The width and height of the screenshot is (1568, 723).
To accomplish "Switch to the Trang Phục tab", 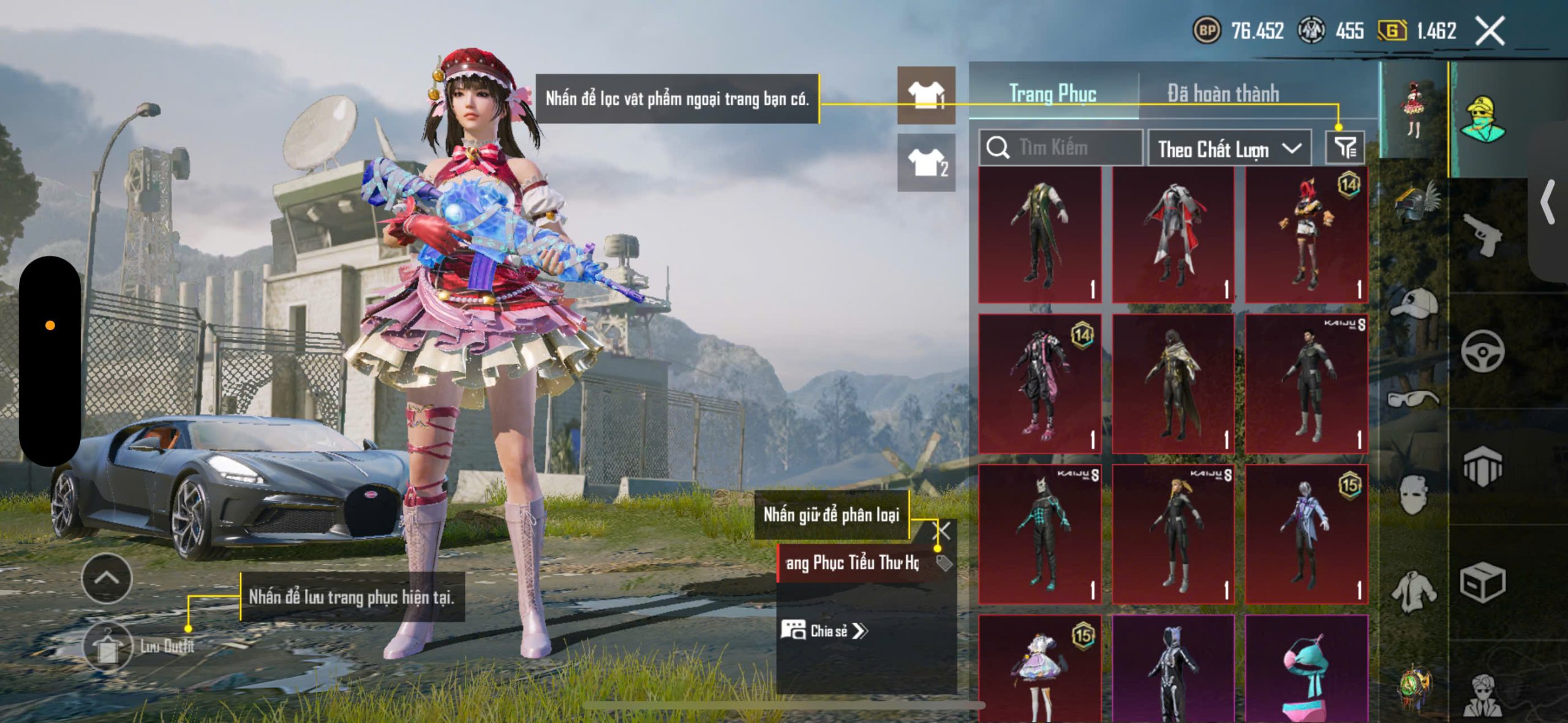I will click(x=1052, y=94).
